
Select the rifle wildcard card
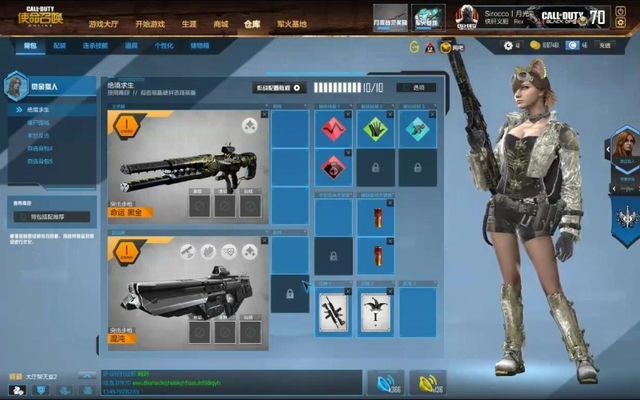pos(333,313)
